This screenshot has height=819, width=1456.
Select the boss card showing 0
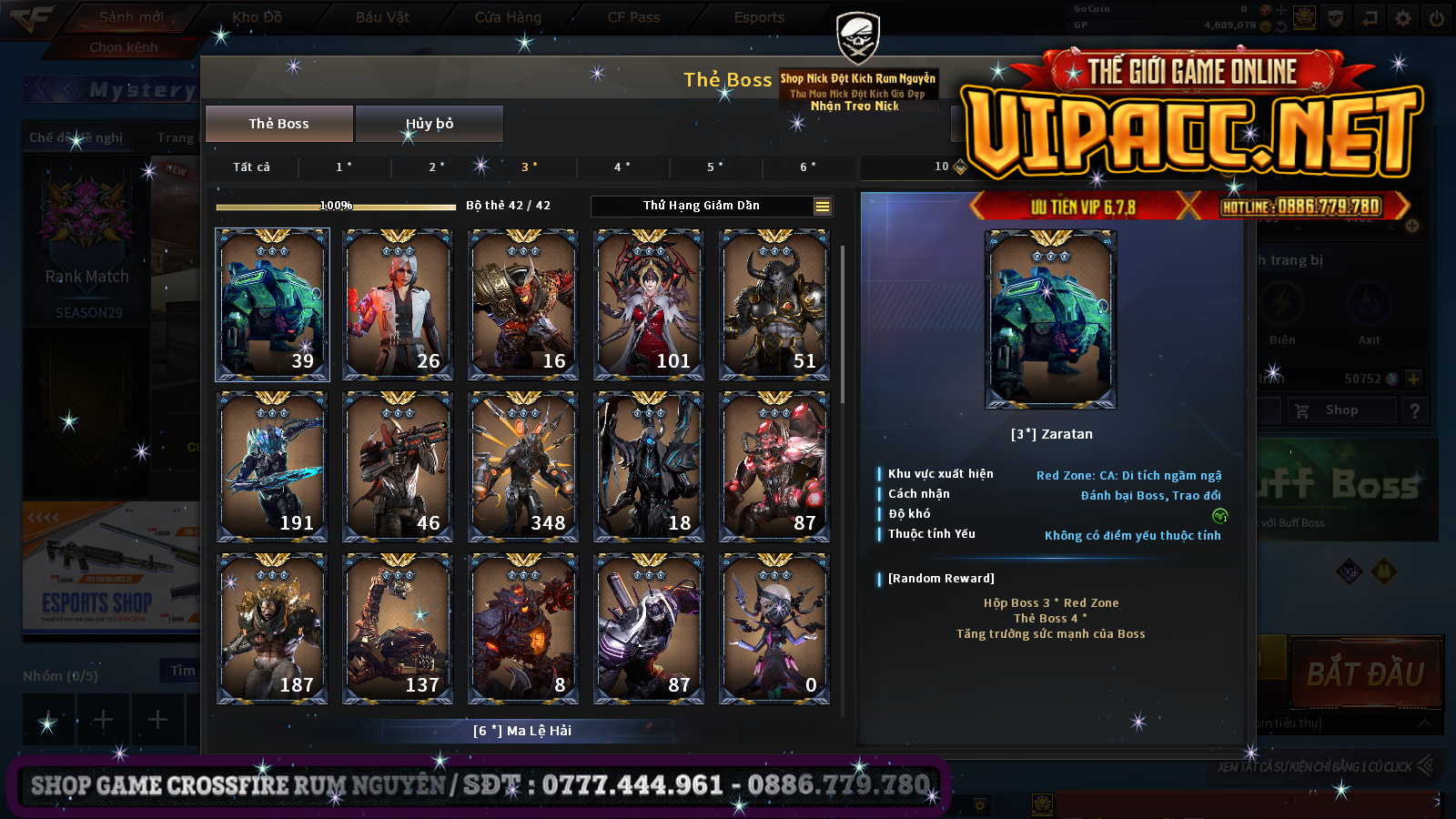(x=773, y=628)
